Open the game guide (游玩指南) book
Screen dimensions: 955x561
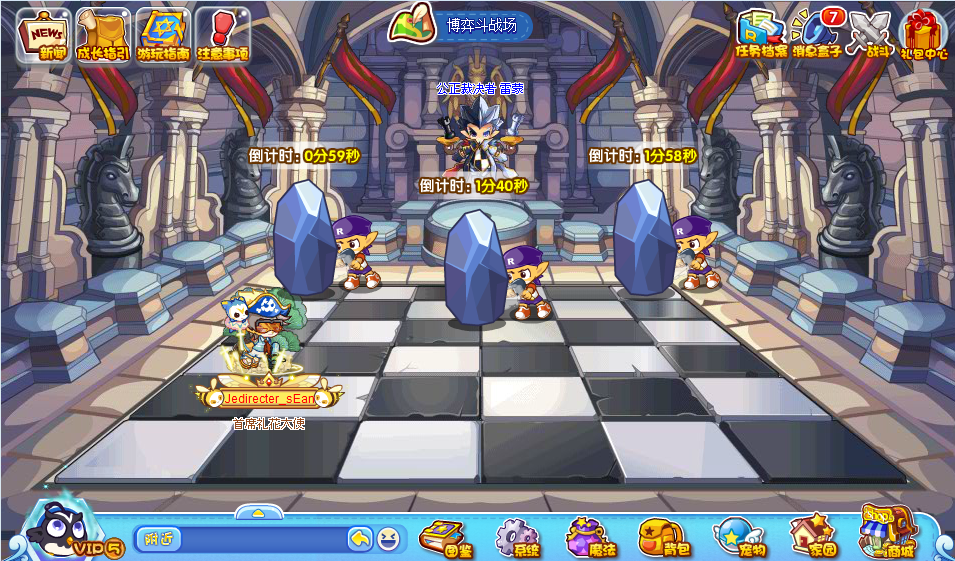click(163, 35)
